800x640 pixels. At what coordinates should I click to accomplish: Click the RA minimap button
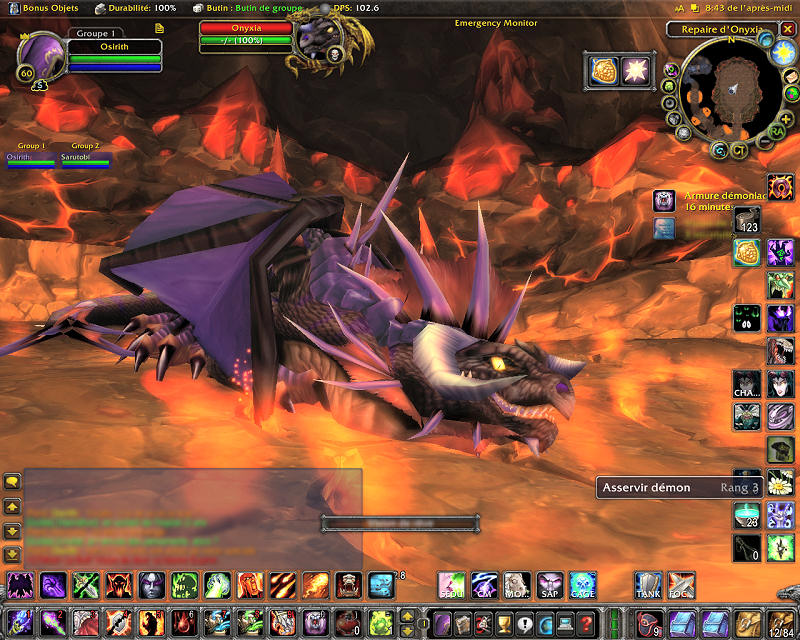pos(776,131)
